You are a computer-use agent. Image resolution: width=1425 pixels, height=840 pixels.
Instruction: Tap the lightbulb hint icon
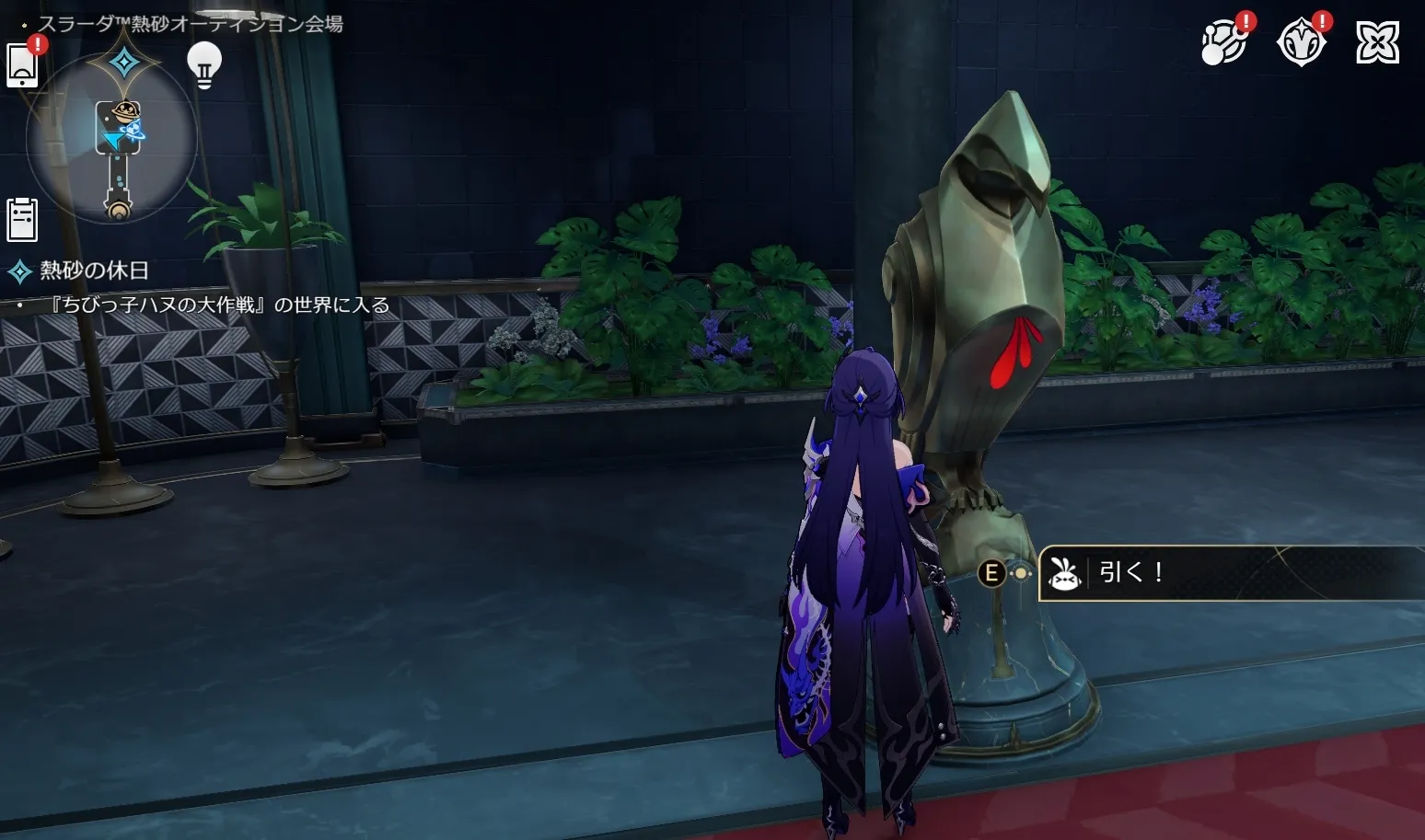pyautogui.click(x=204, y=65)
